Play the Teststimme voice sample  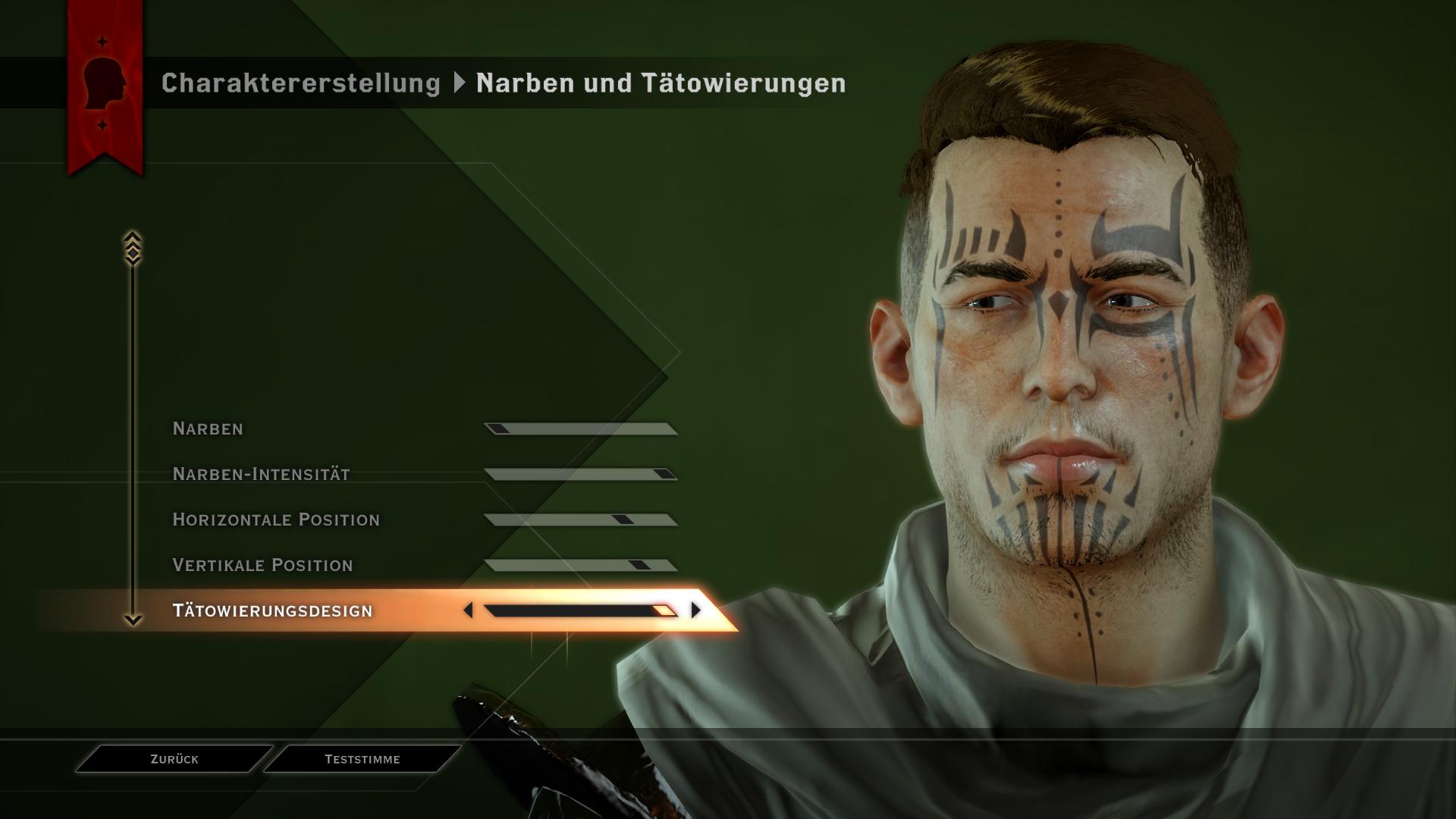(362, 759)
